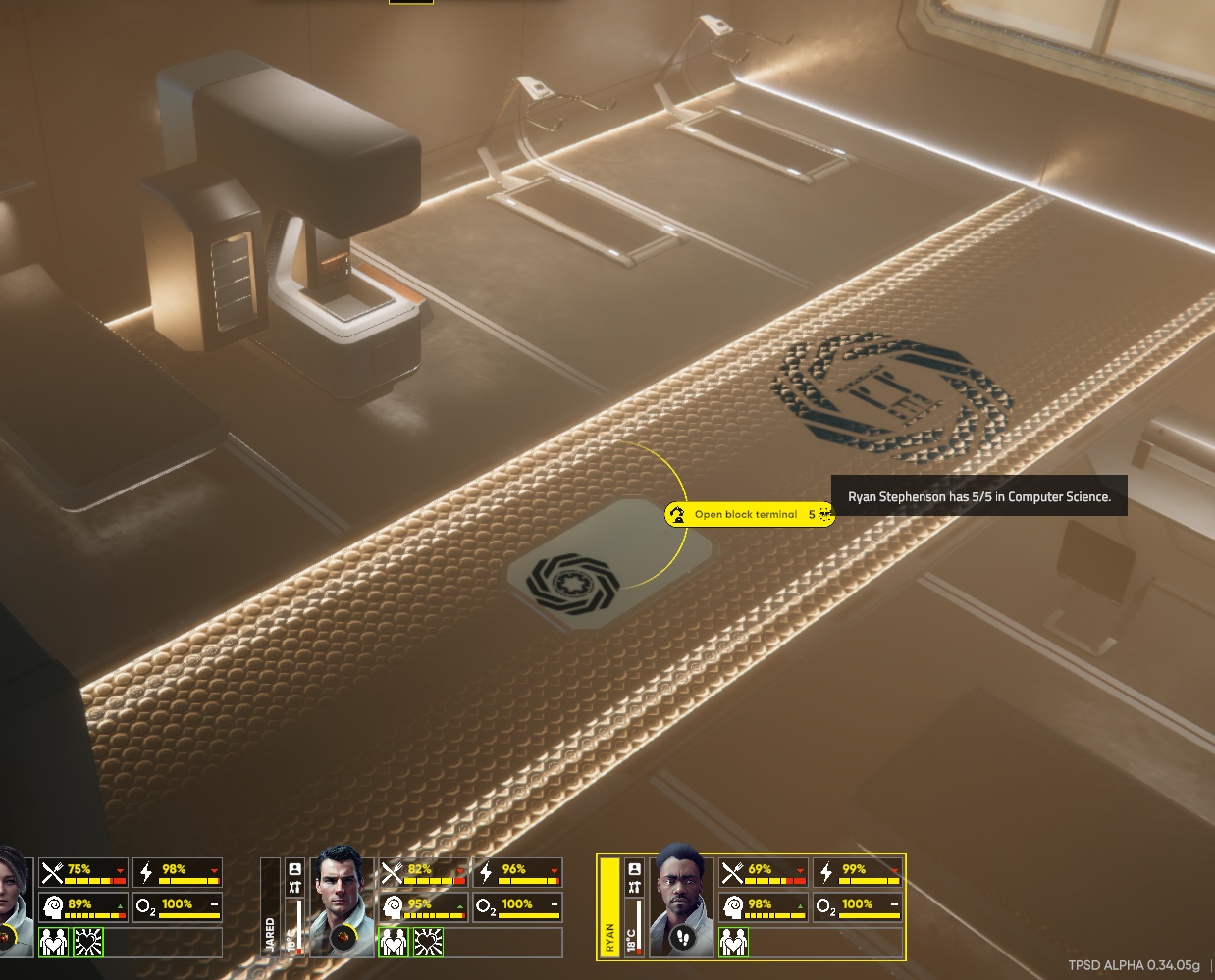1215x980 pixels.
Task: Click Ryan's footsteps activity badge
Action: (x=684, y=938)
